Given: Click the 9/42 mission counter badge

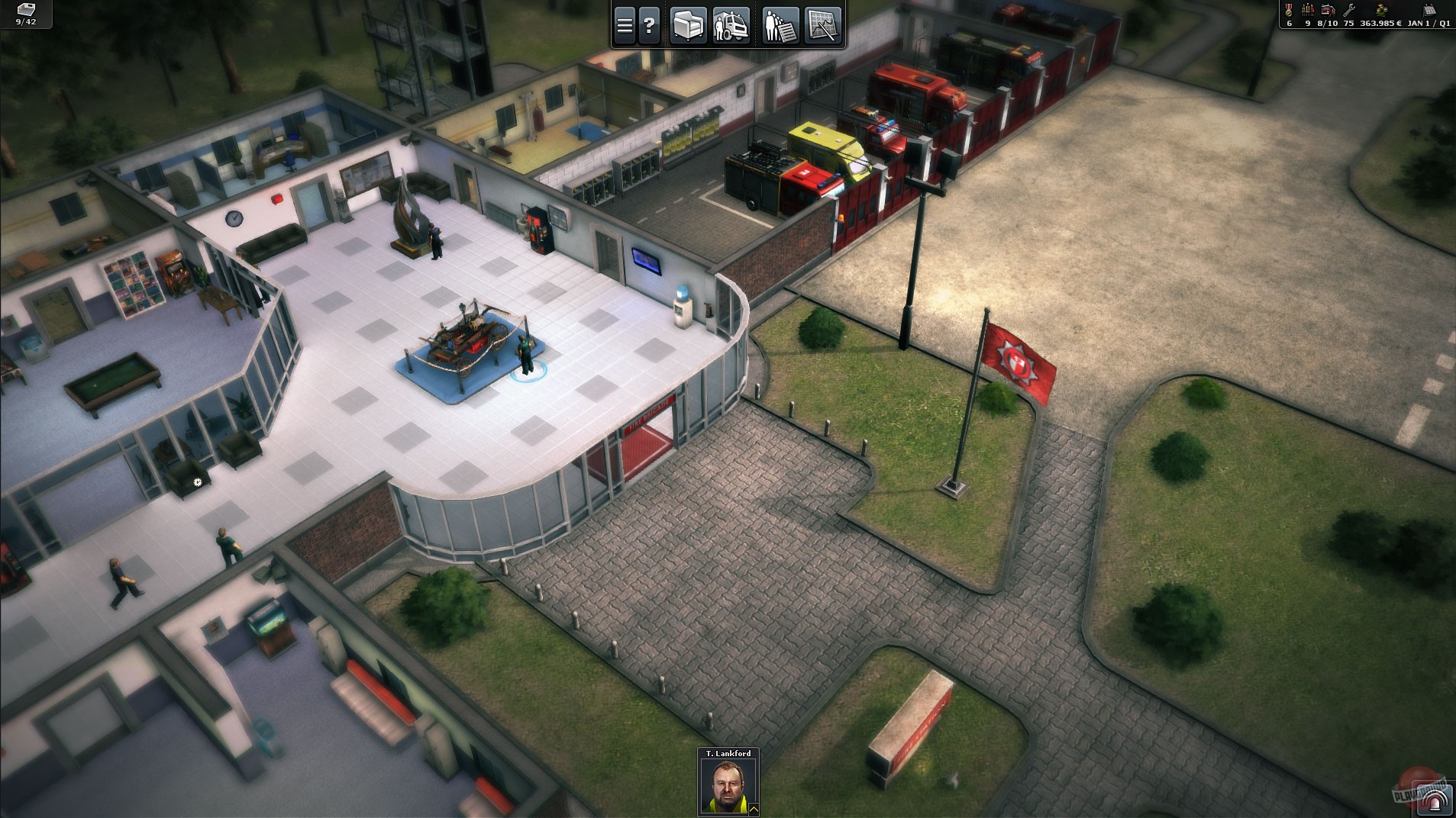Looking at the screenshot, I should 23,14.
